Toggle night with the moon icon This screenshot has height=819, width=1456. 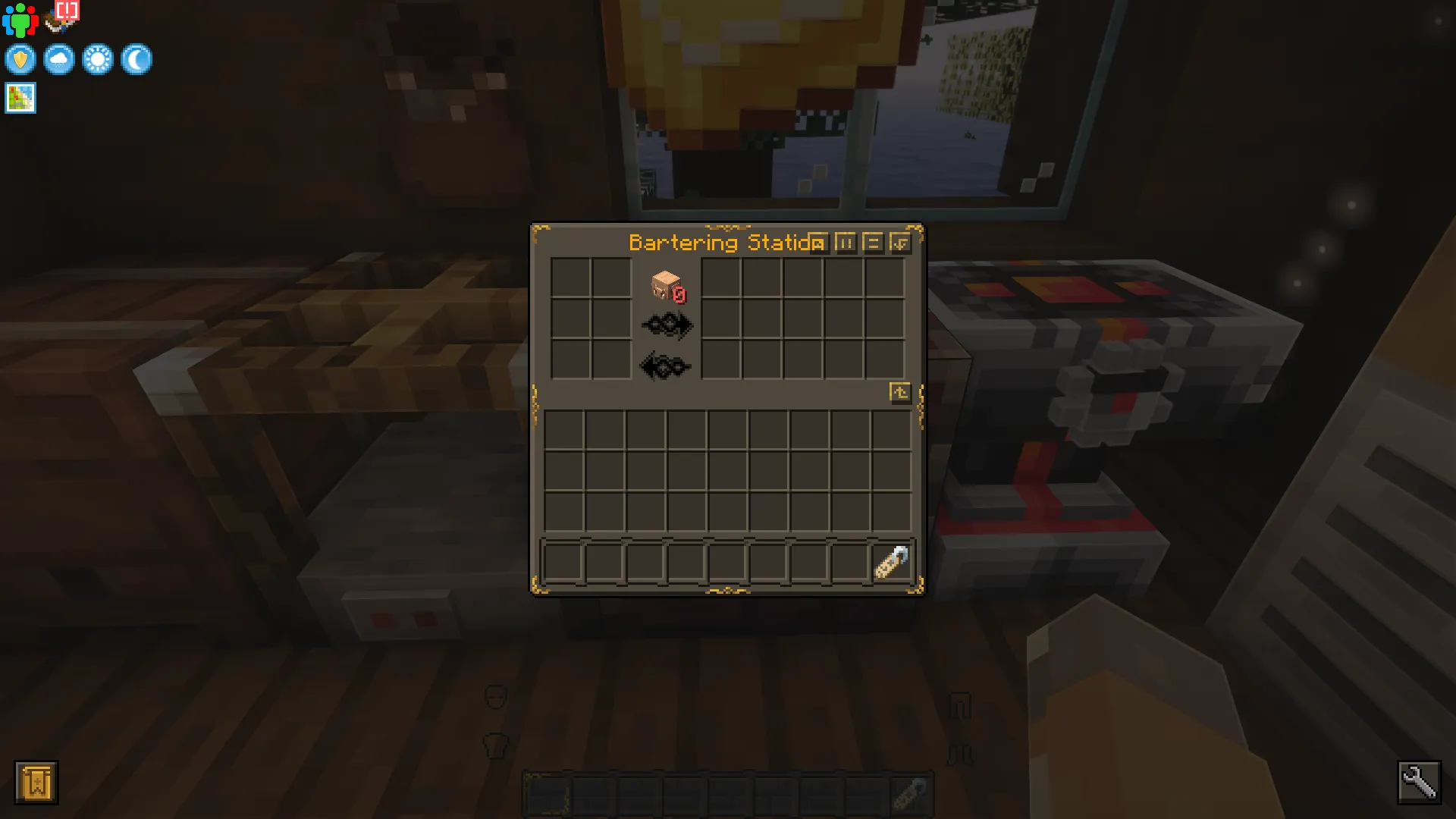tap(137, 59)
